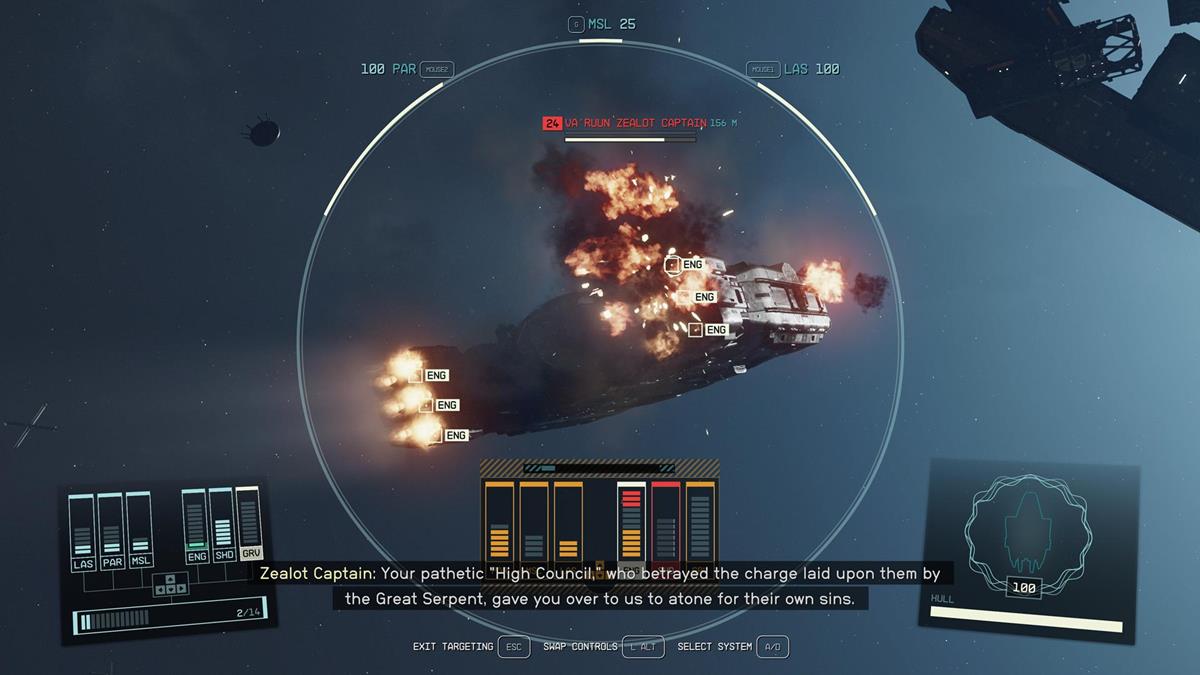Screen dimensions: 1200x675
Task: Select the SHD shield power column
Action: (x=223, y=526)
